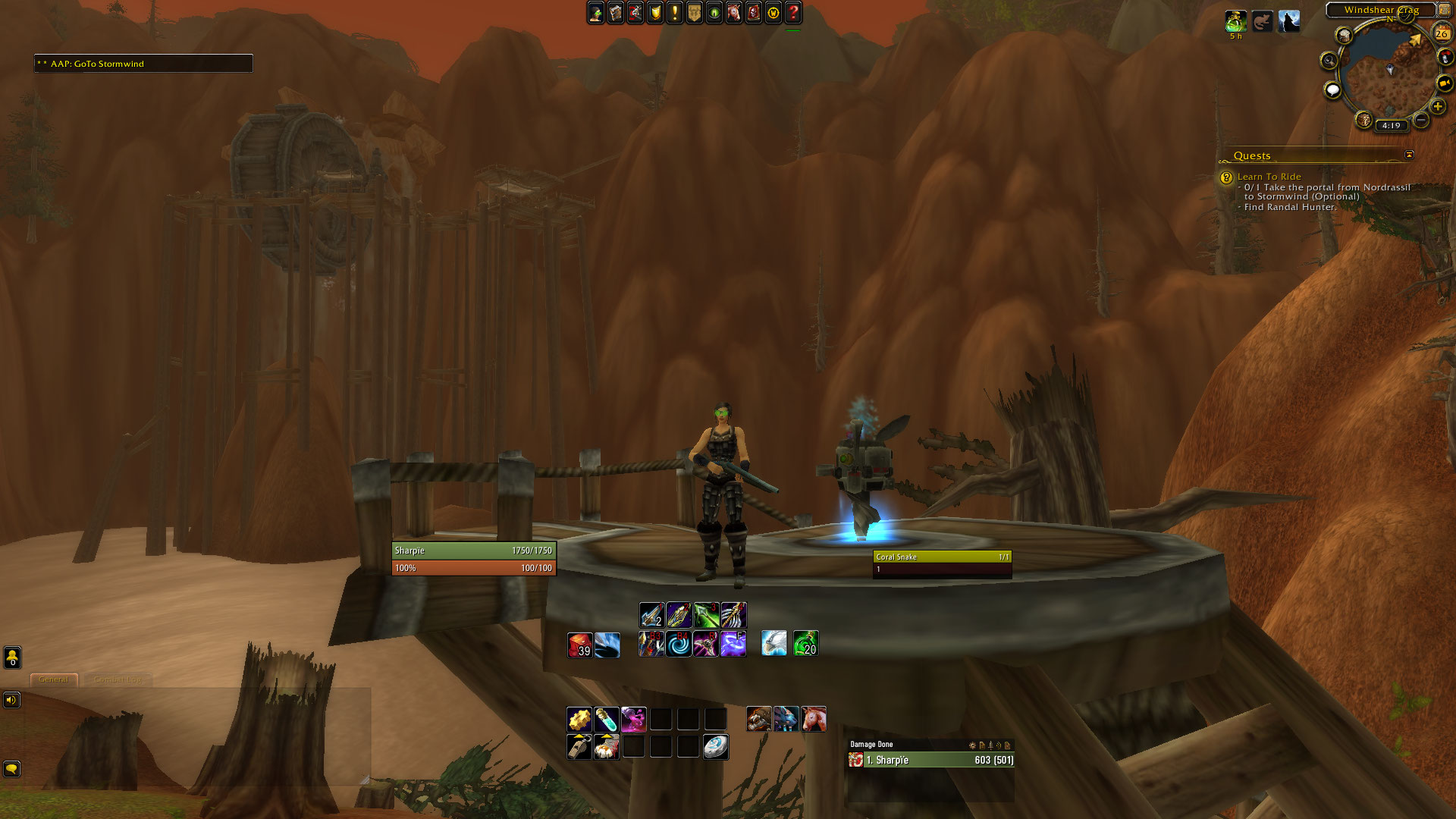This screenshot has width=1456, height=819.
Task: Zoom out on the minimap
Action: tap(1421, 120)
